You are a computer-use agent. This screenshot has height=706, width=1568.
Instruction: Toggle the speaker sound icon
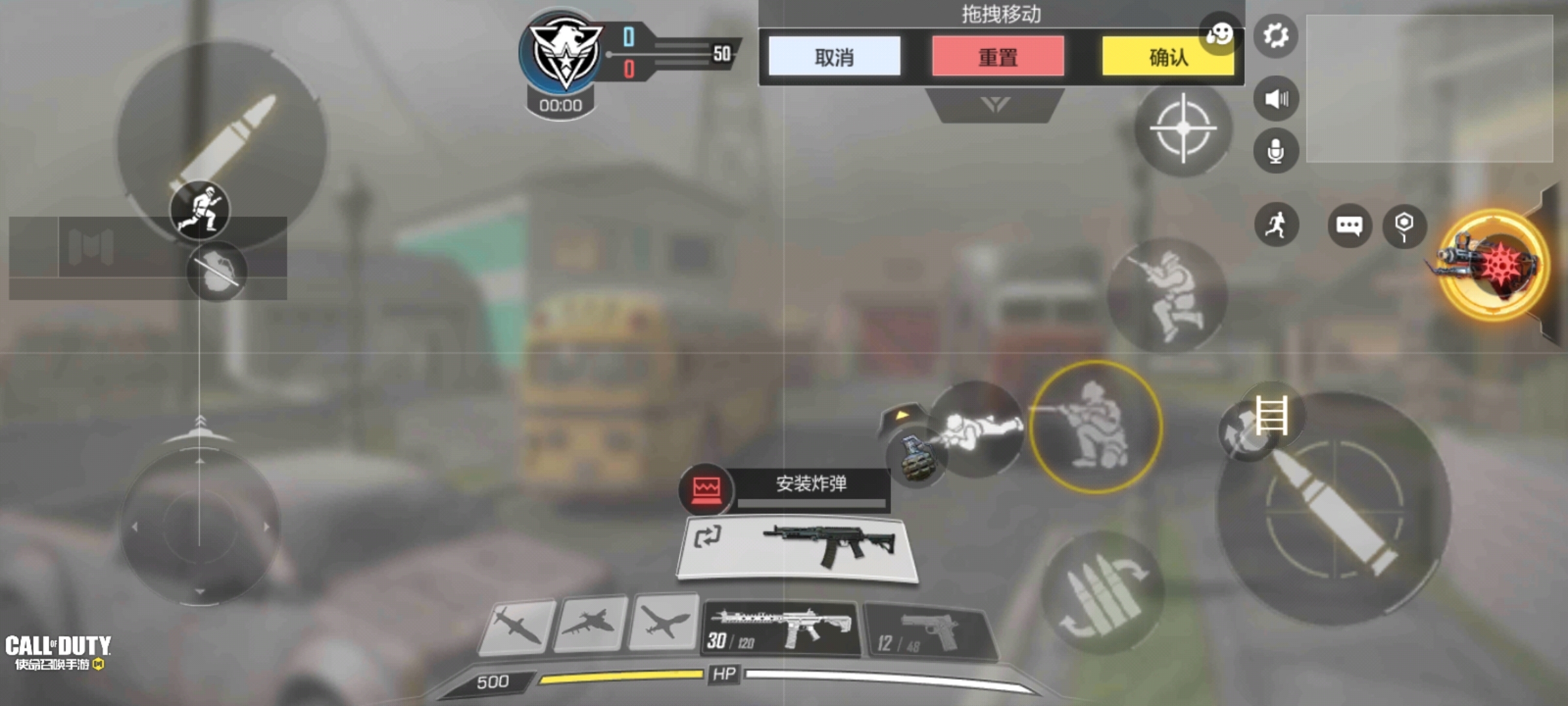(x=1275, y=99)
